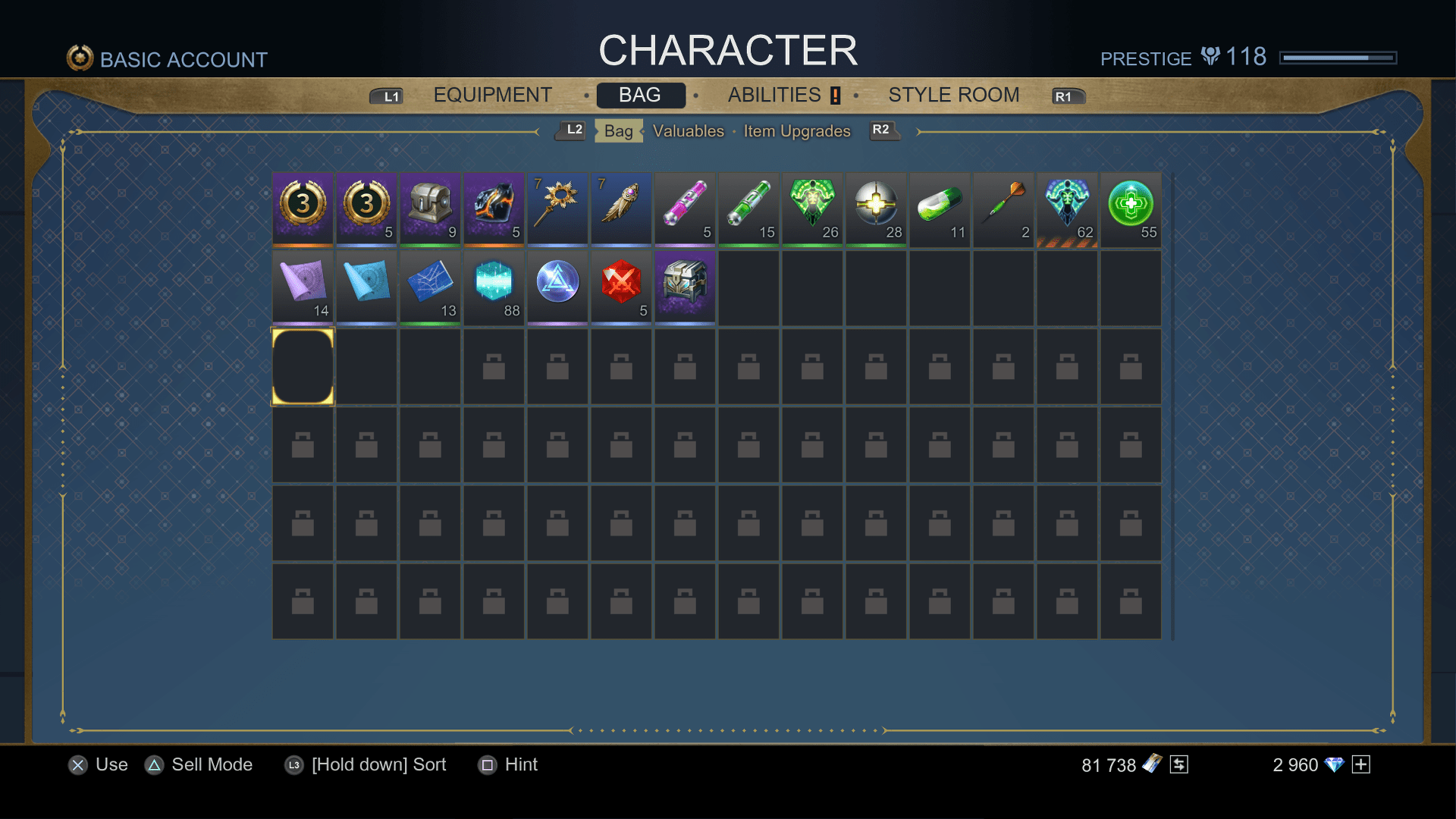Select the empty highlighted inventory slot
Screen dimensions: 1456x819
[x=303, y=365]
